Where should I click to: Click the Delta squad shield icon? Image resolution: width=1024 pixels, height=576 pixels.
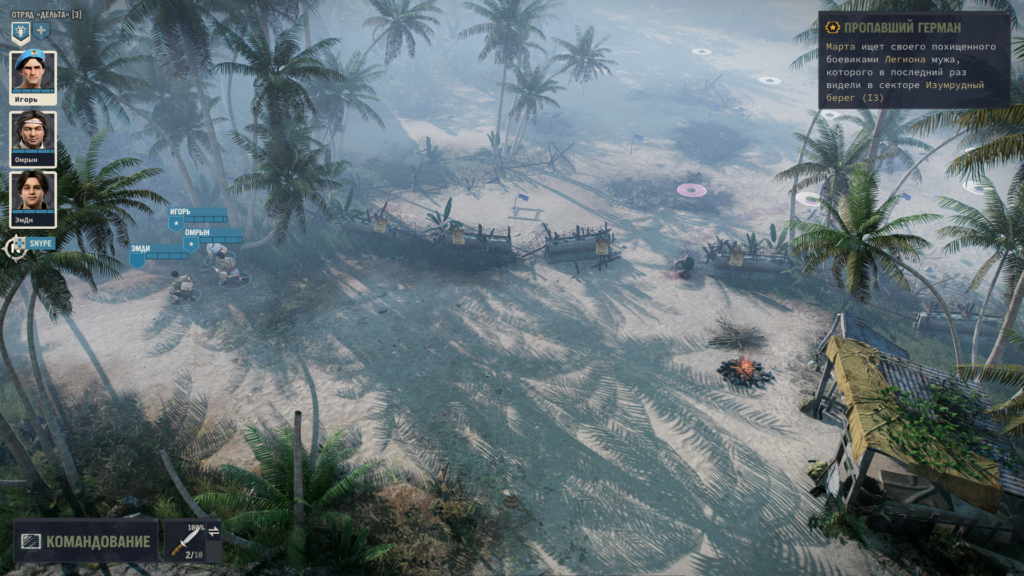point(19,31)
